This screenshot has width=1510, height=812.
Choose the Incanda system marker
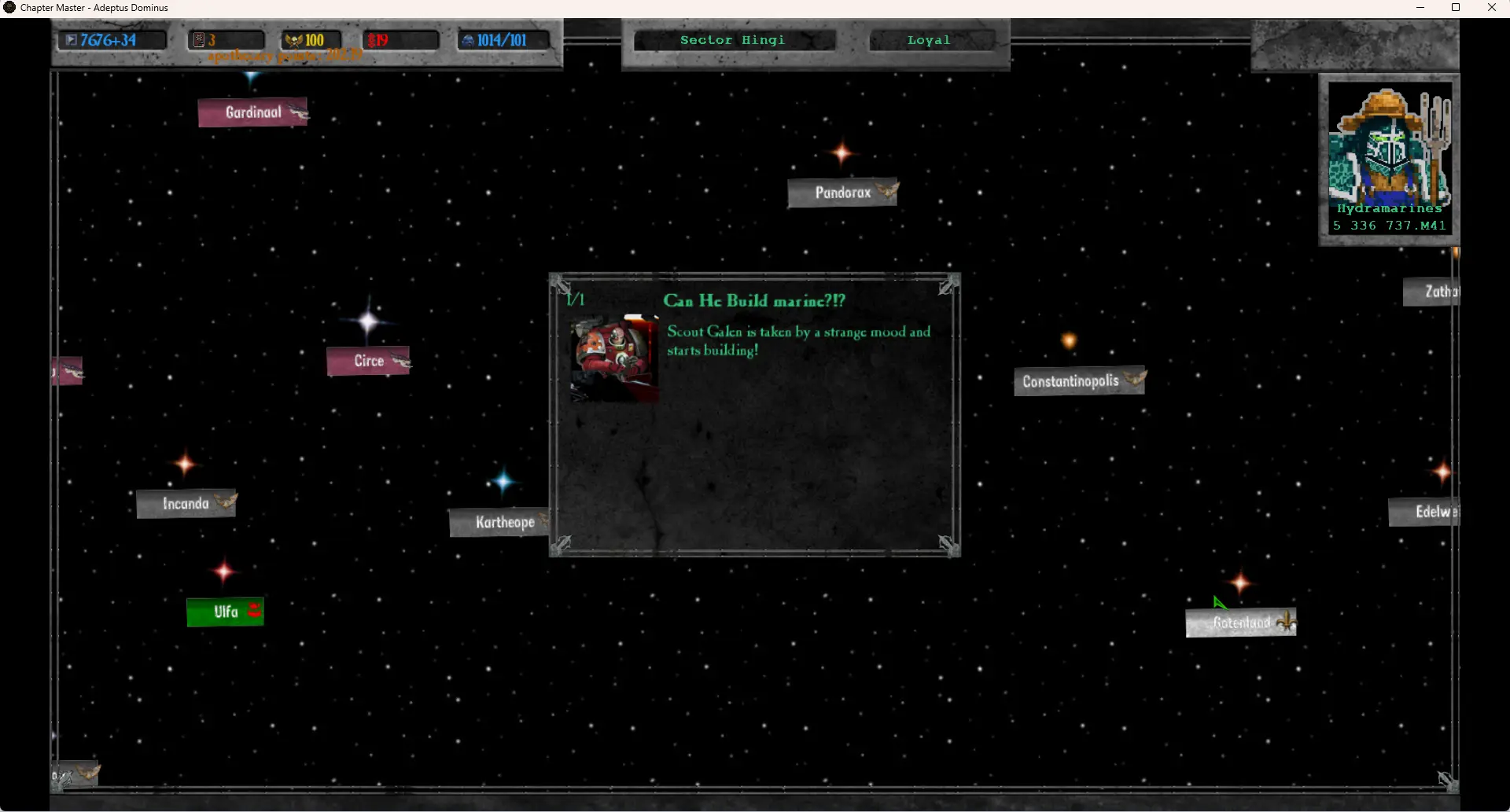[186, 504]
